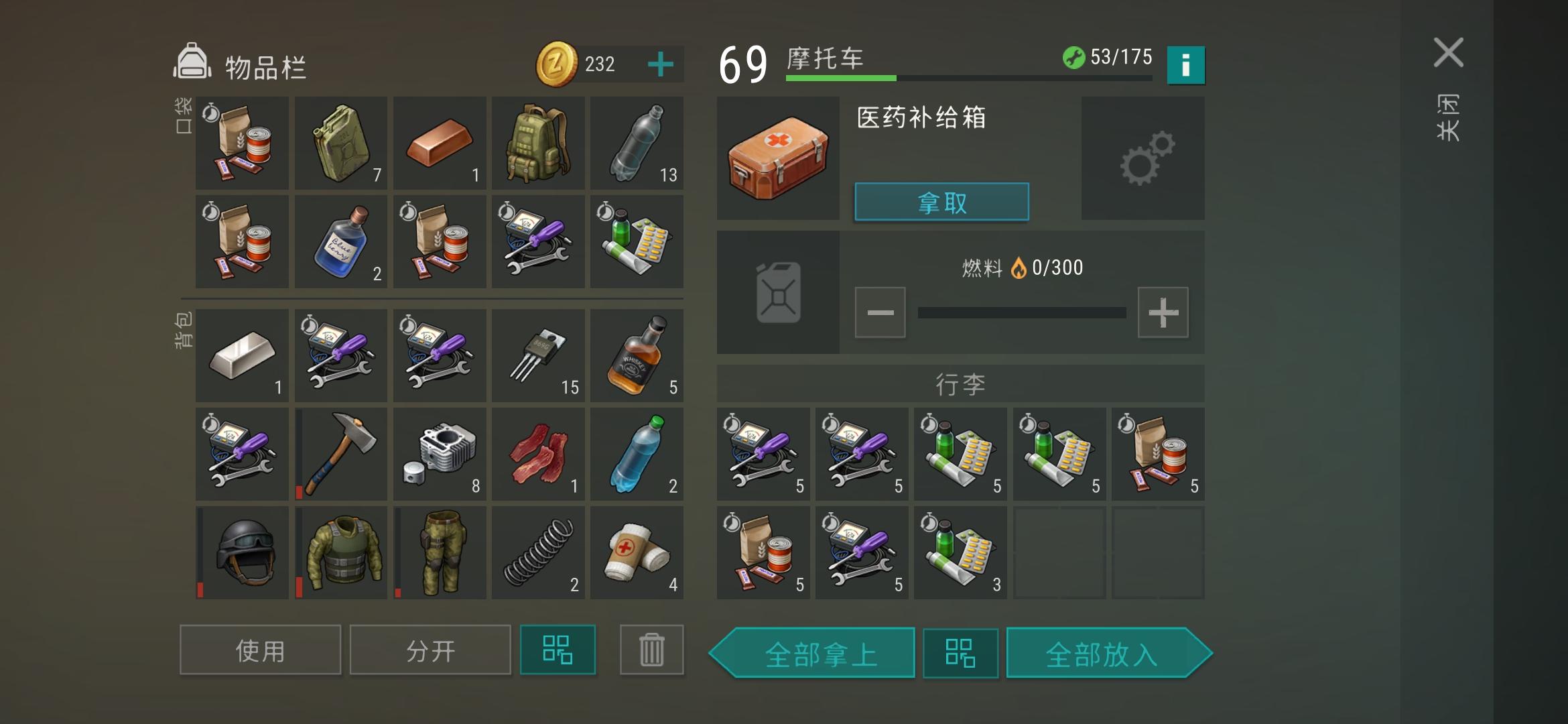Viewport: 1568px width, 724px height.
Task: Open the coin purchase with the plus icon
Action: click(x=661, y=64)
